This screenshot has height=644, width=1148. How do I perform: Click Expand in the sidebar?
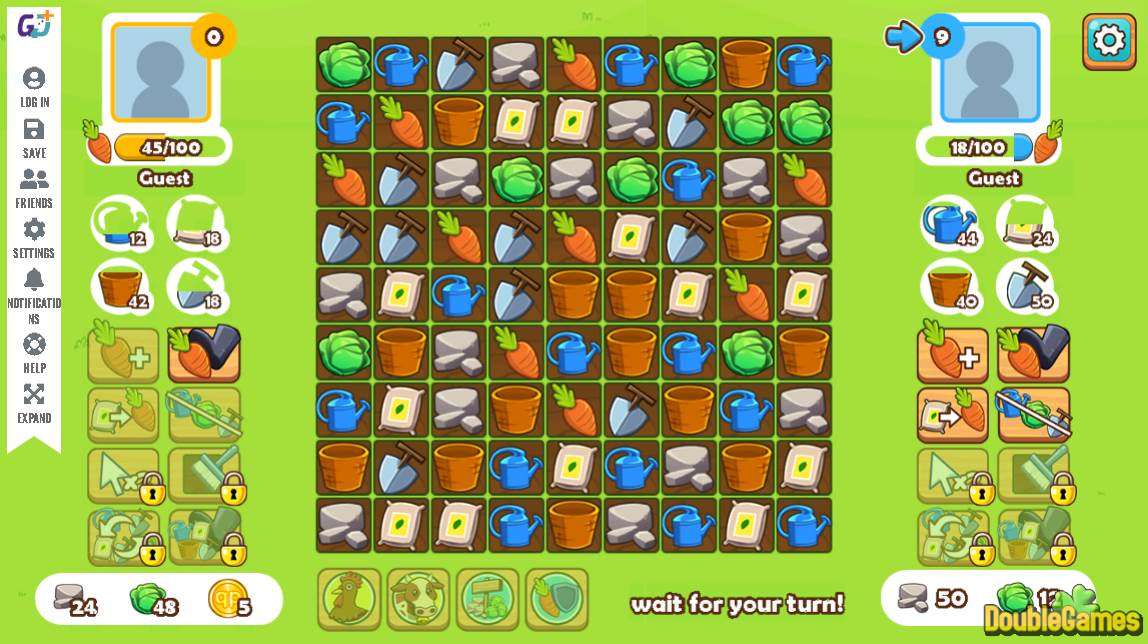(x=34, y=403)
